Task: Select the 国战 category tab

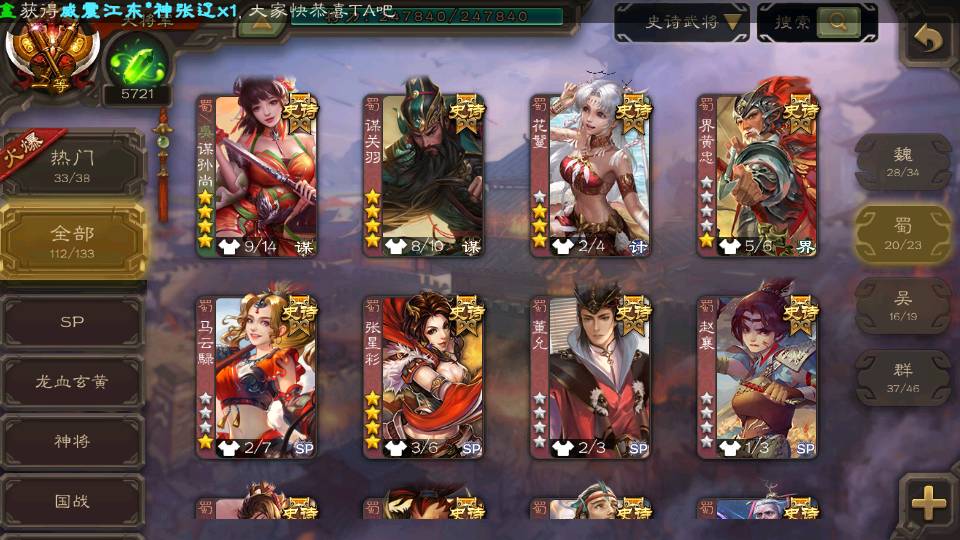Action: [x=72, y=501]
